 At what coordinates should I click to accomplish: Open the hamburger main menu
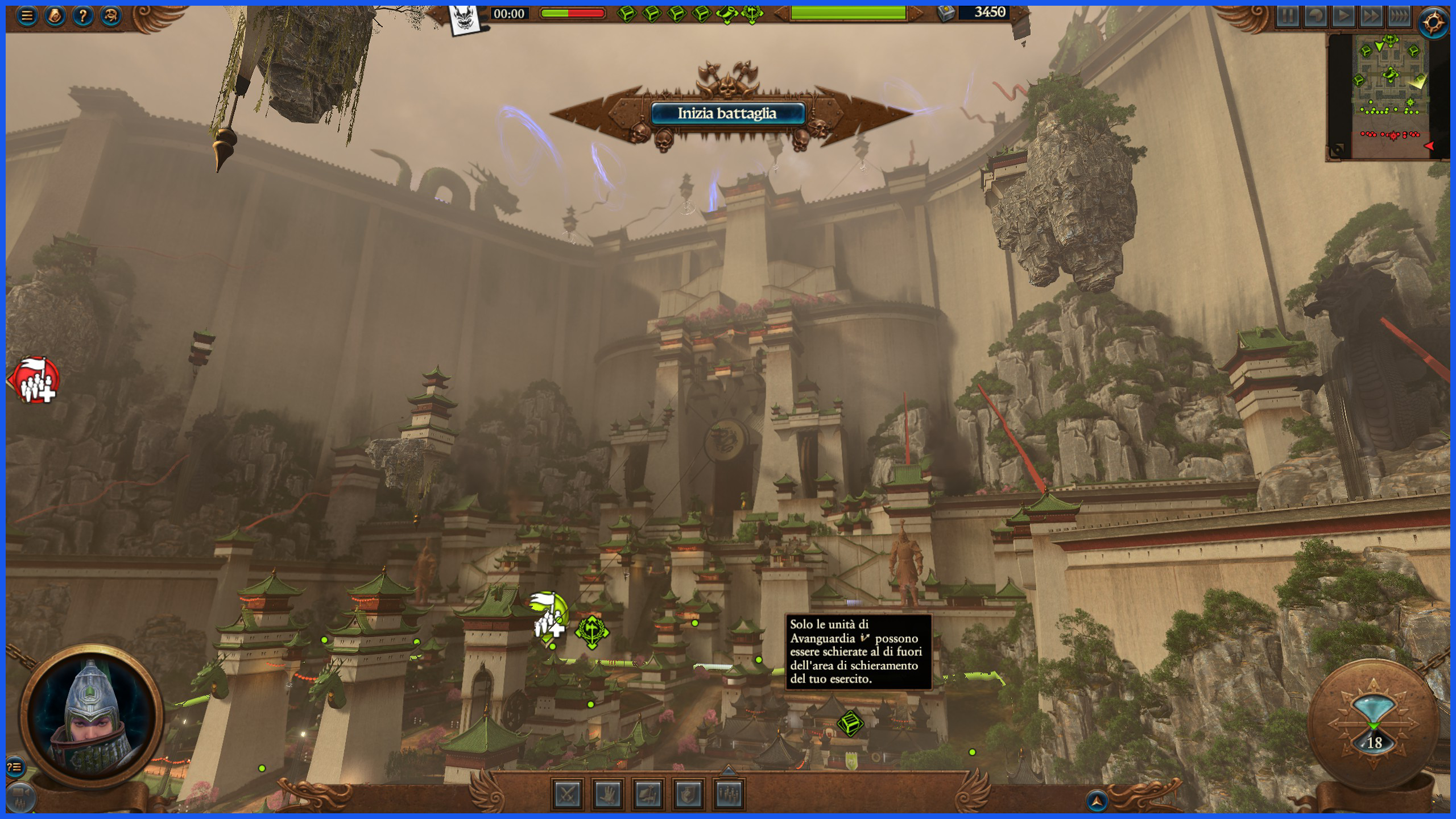[x=26, y=16]
